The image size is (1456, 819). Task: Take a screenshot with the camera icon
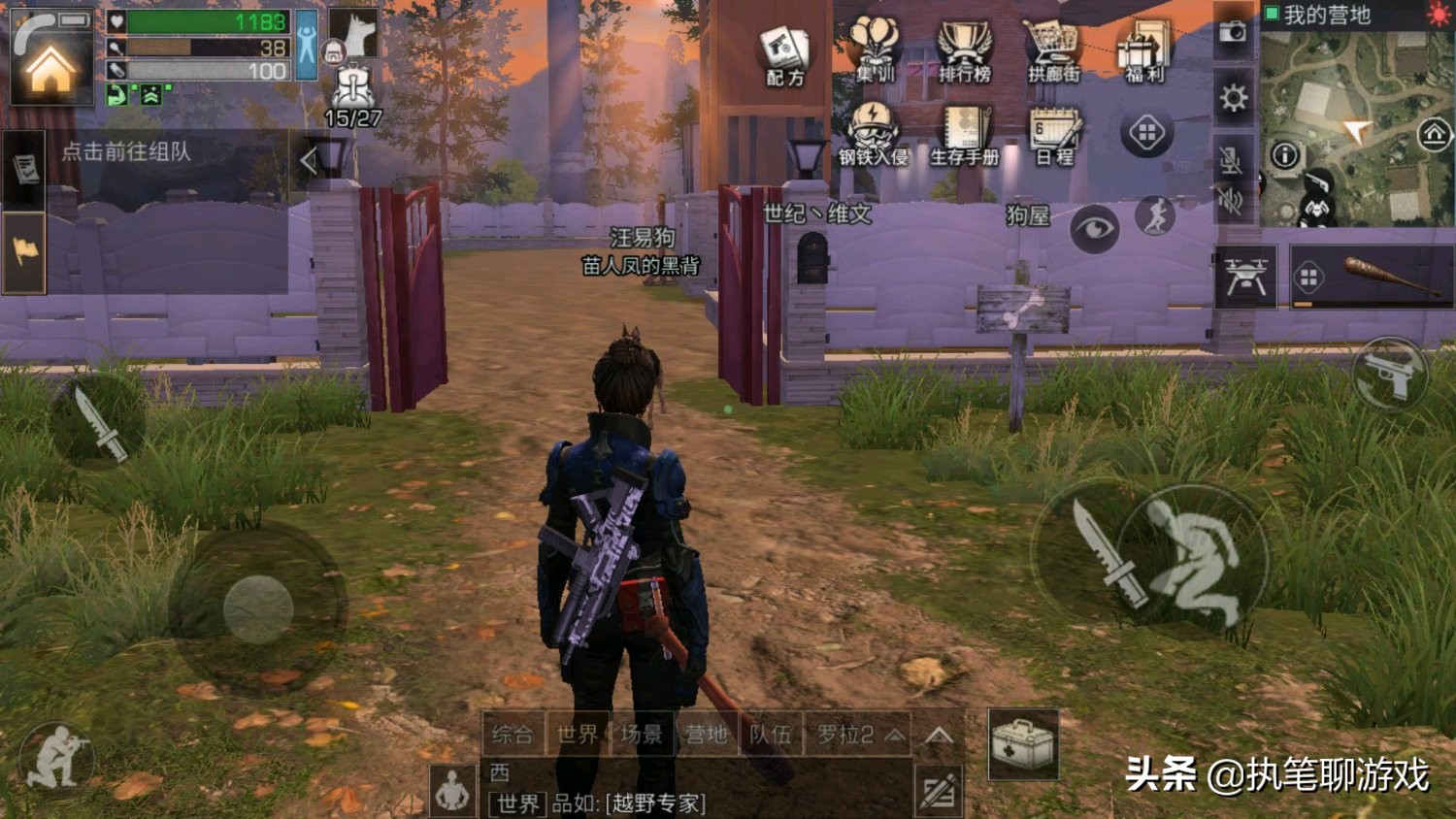click(1233, 31)
